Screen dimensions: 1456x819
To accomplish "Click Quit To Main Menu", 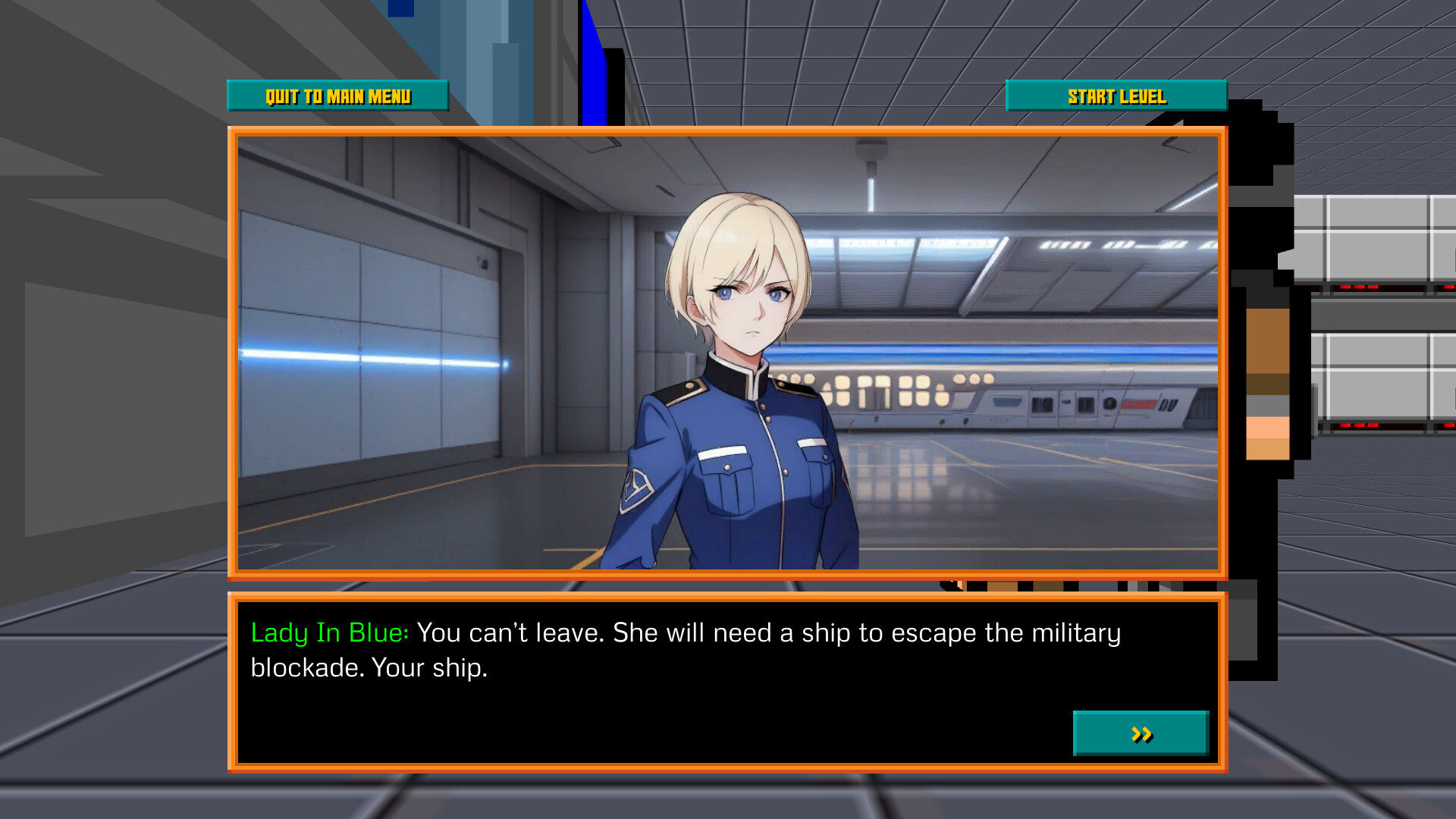I will pyautogui.click(x=337, y=96).
